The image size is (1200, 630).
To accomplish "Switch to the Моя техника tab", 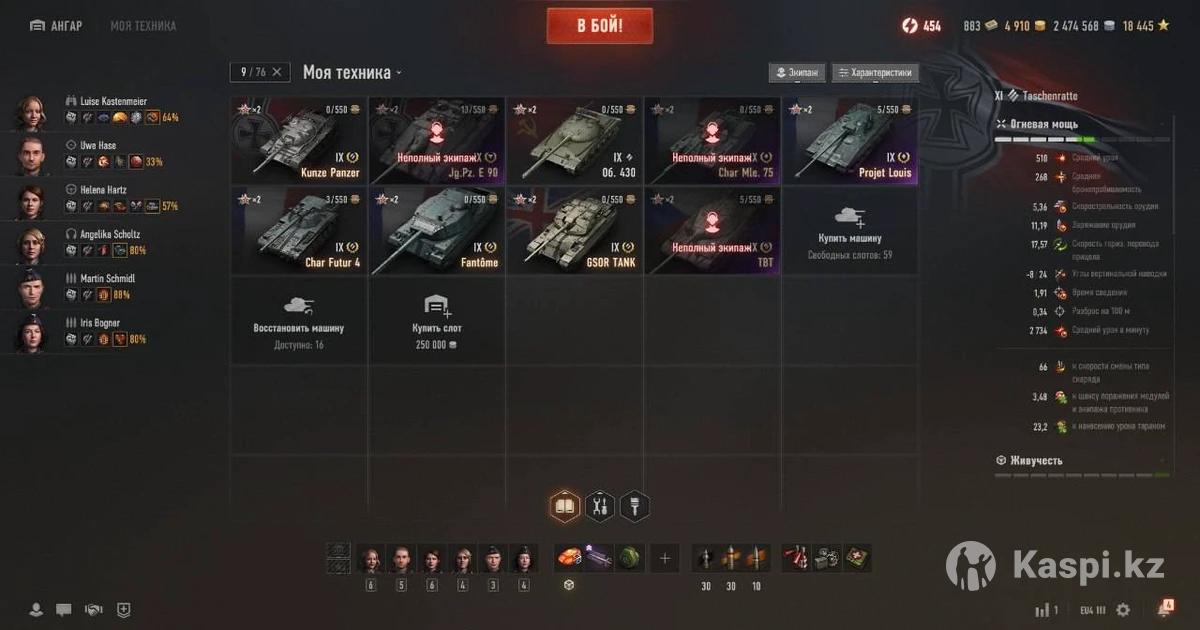I will coord(143,26).
